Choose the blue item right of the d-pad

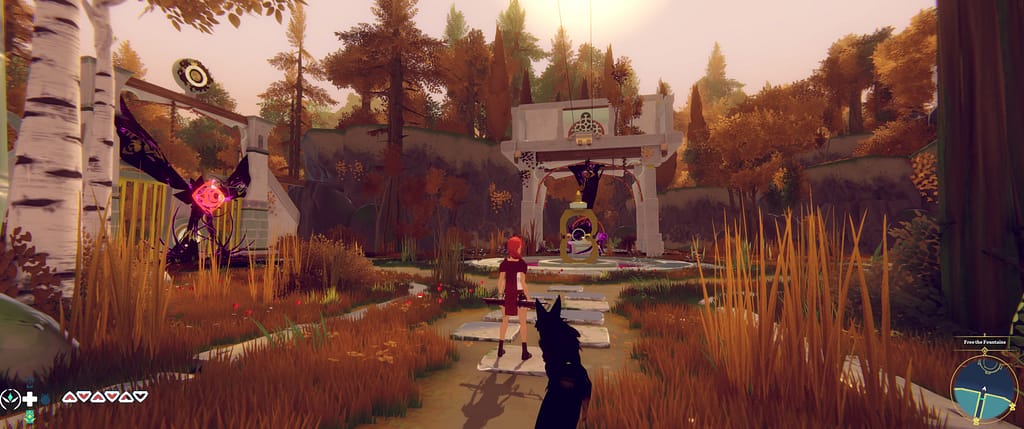click(x=44, y=398)
